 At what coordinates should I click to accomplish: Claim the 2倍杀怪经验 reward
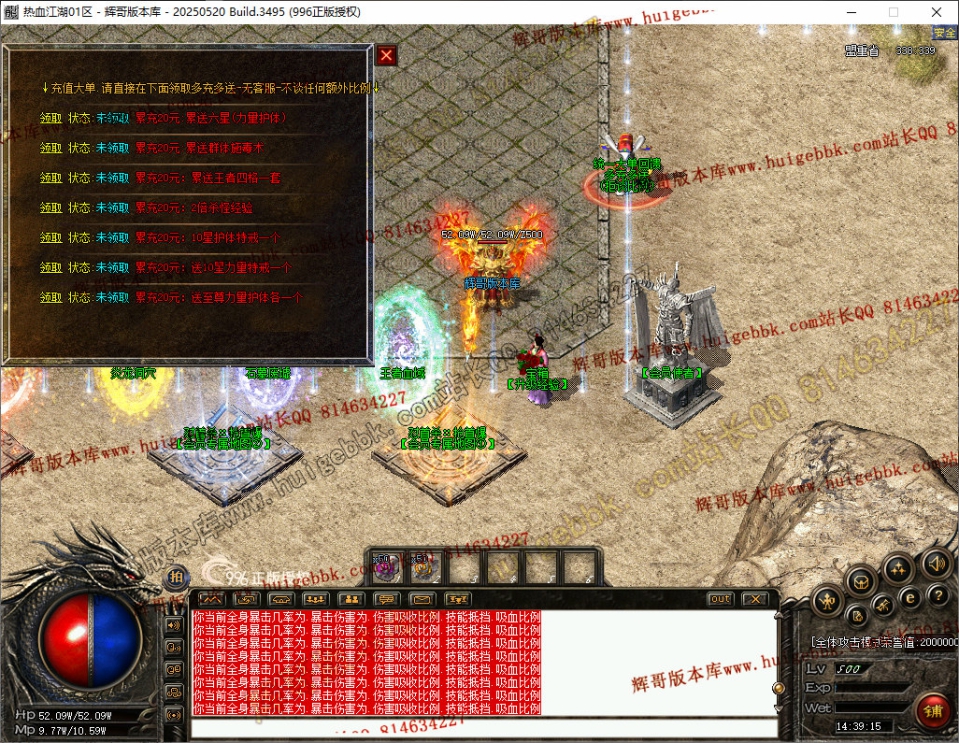pyautogui.click(x=51, y=208)
